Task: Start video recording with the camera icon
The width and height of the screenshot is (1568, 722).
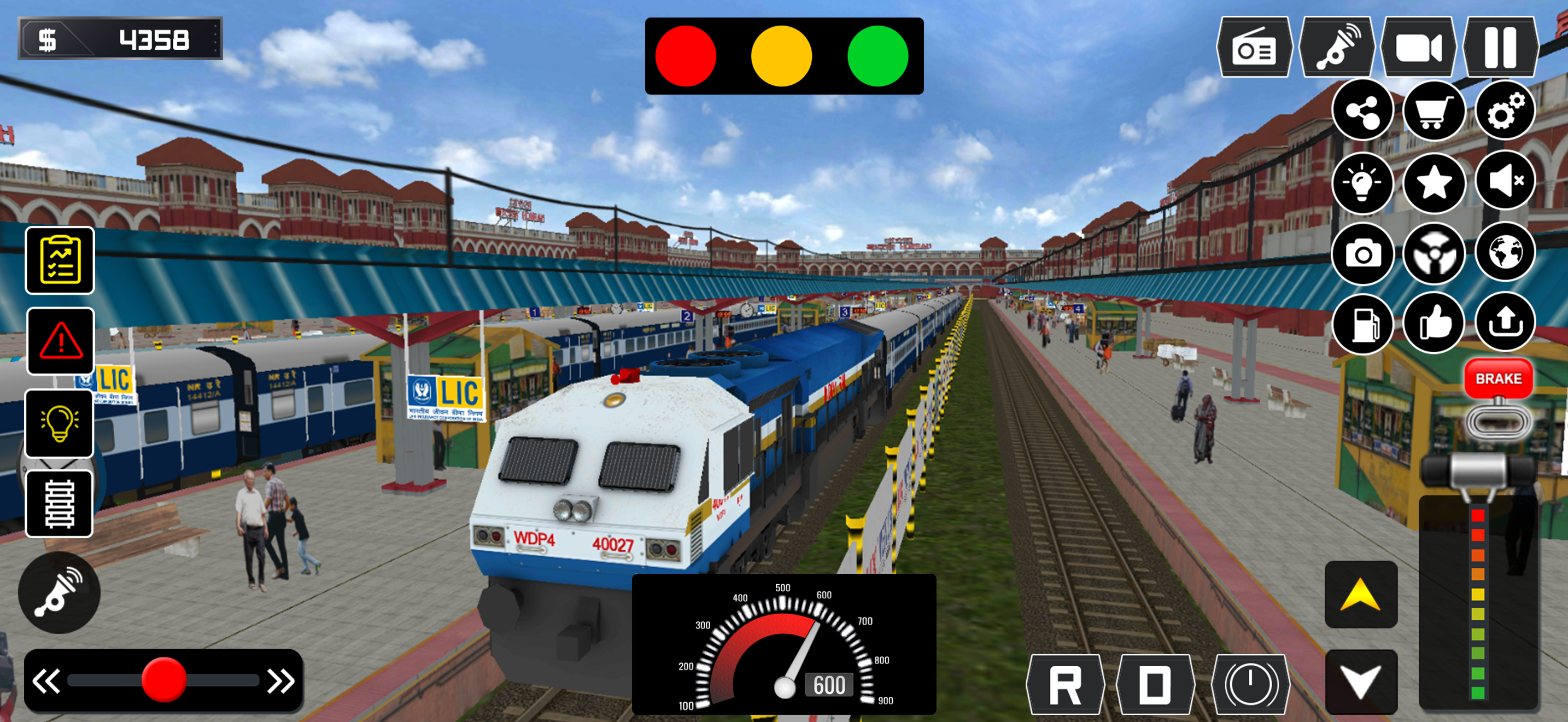Action: (x=1418, y=49)
